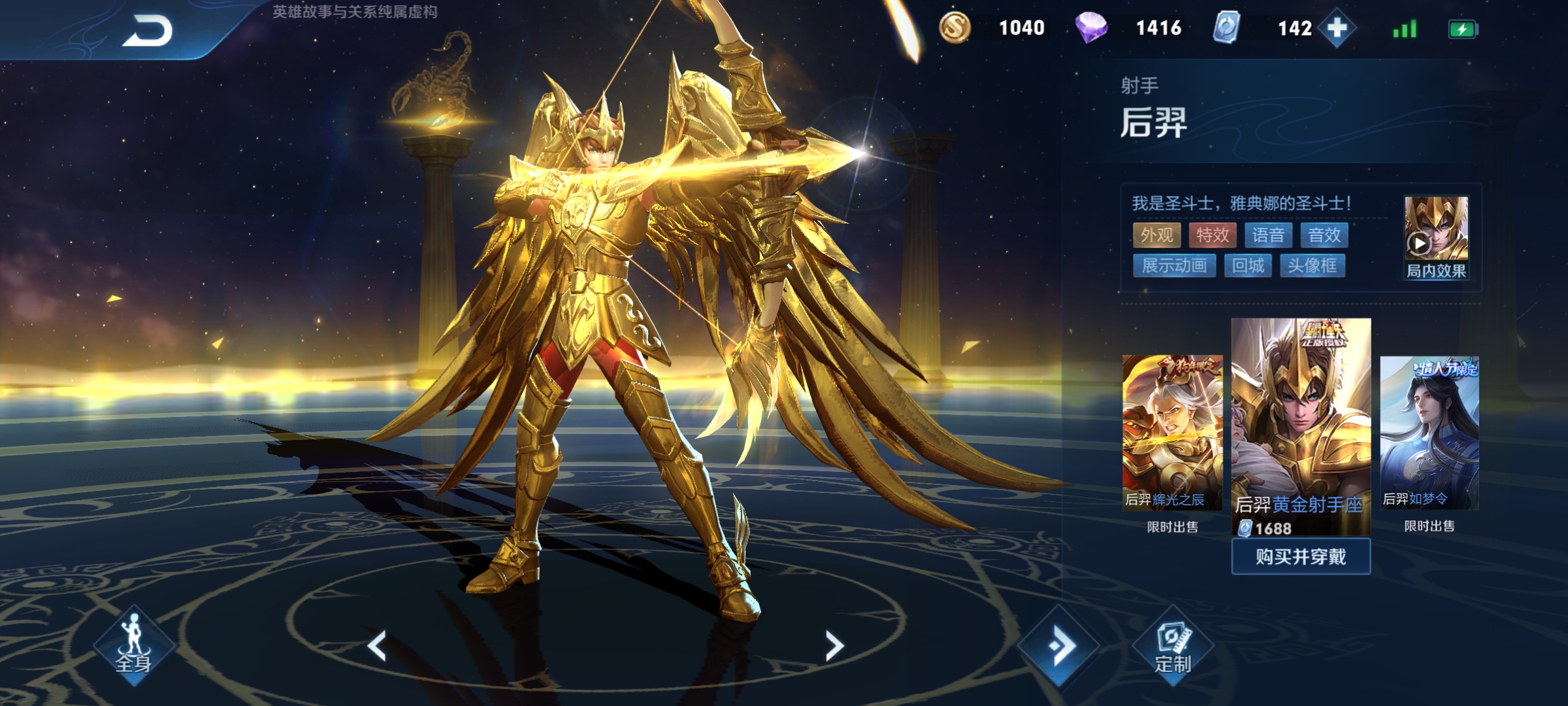
Task: Choose the 音效 sound effects tag
Action: pos(1324,235)
